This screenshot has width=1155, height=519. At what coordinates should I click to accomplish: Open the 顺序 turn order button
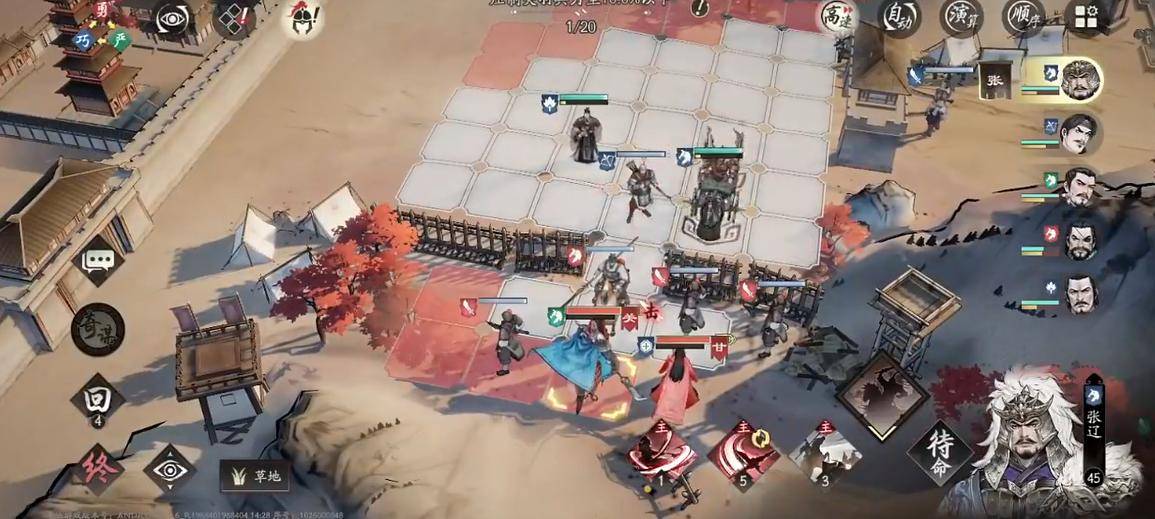pos(1023,17)
